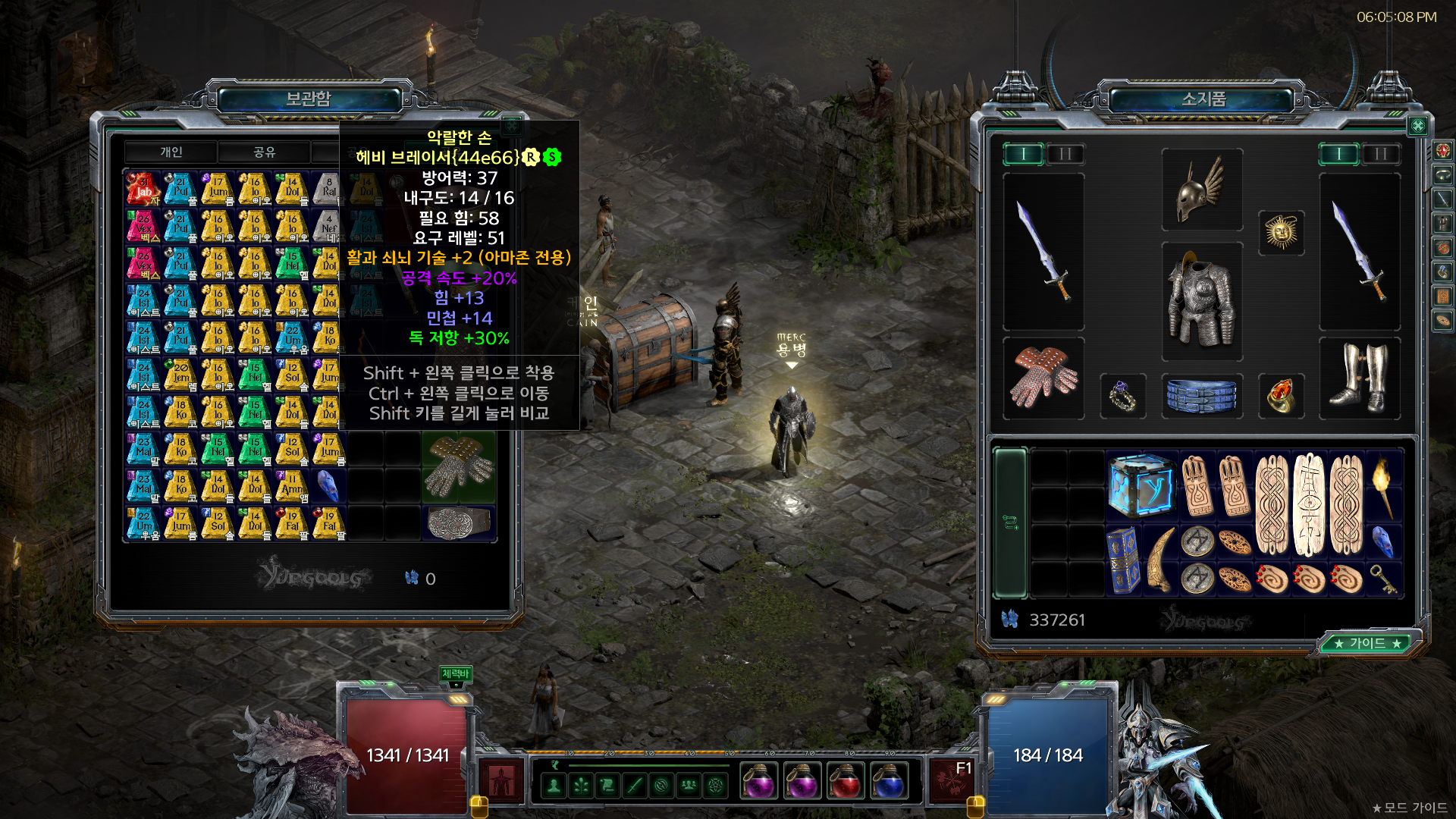Image resolution: width=1456 pixels, height=819 pixels.
Task: Open the 가이드 guide button
Action: click(1368, 643)
